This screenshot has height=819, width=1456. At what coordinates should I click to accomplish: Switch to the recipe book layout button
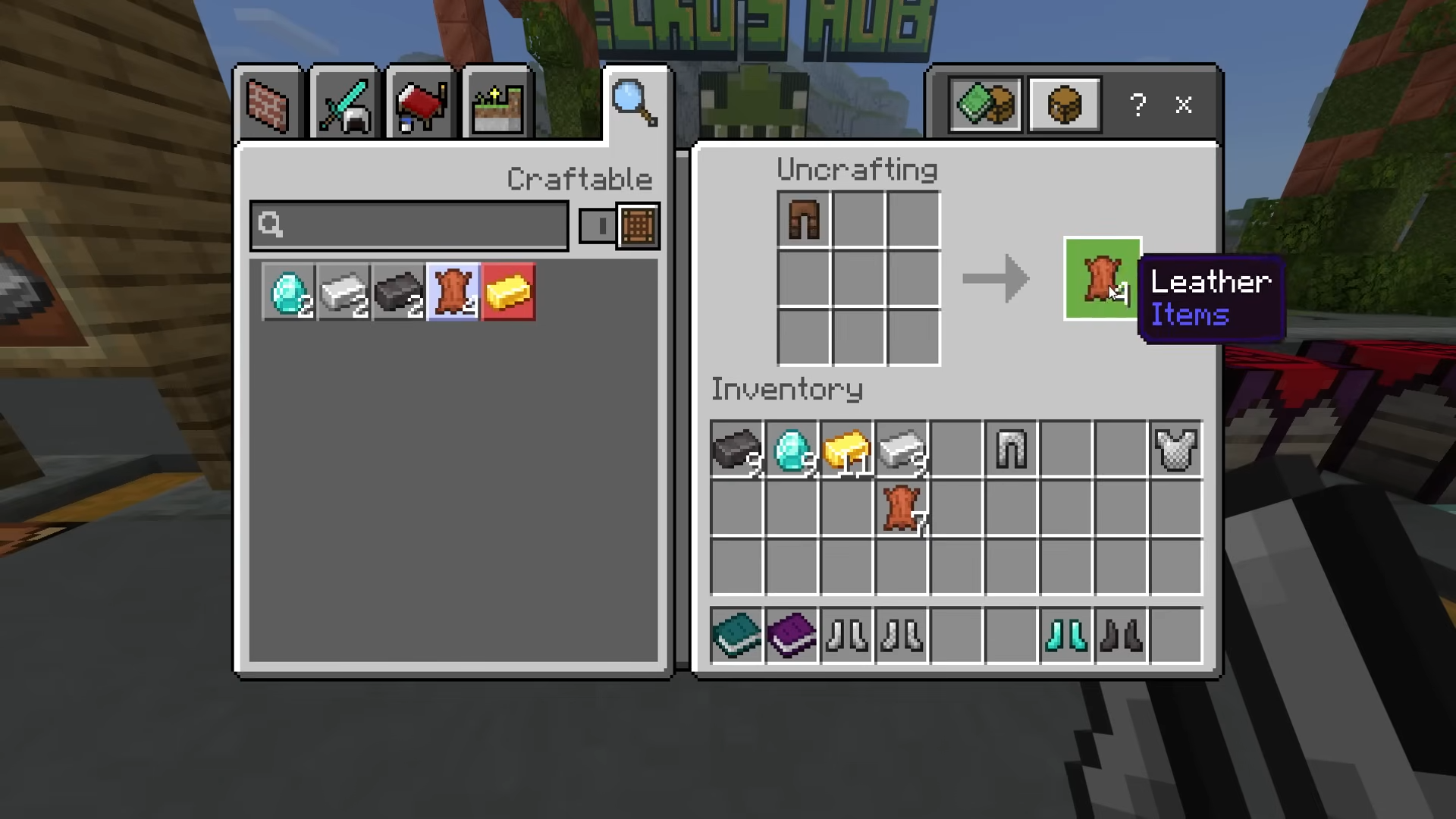pos(985,105)
